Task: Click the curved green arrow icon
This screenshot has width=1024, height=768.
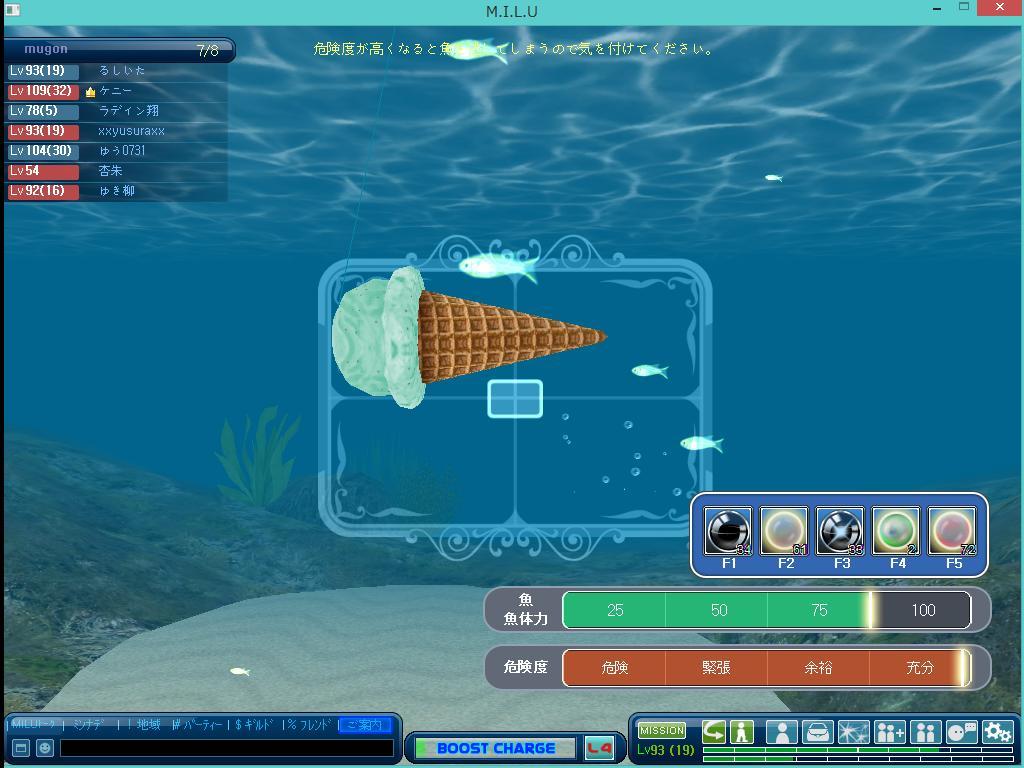Action: 714,732
